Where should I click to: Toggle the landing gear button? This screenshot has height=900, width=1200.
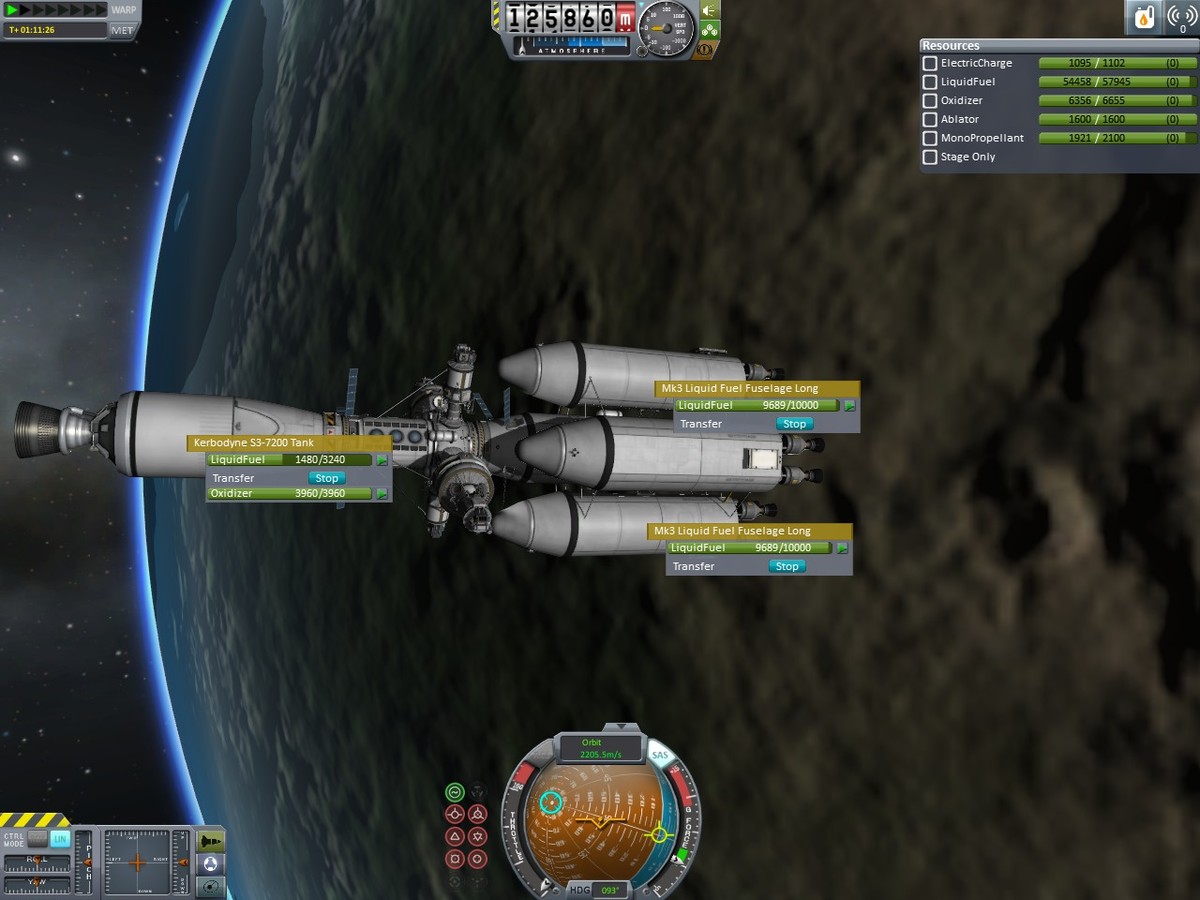tap(709, 29)
